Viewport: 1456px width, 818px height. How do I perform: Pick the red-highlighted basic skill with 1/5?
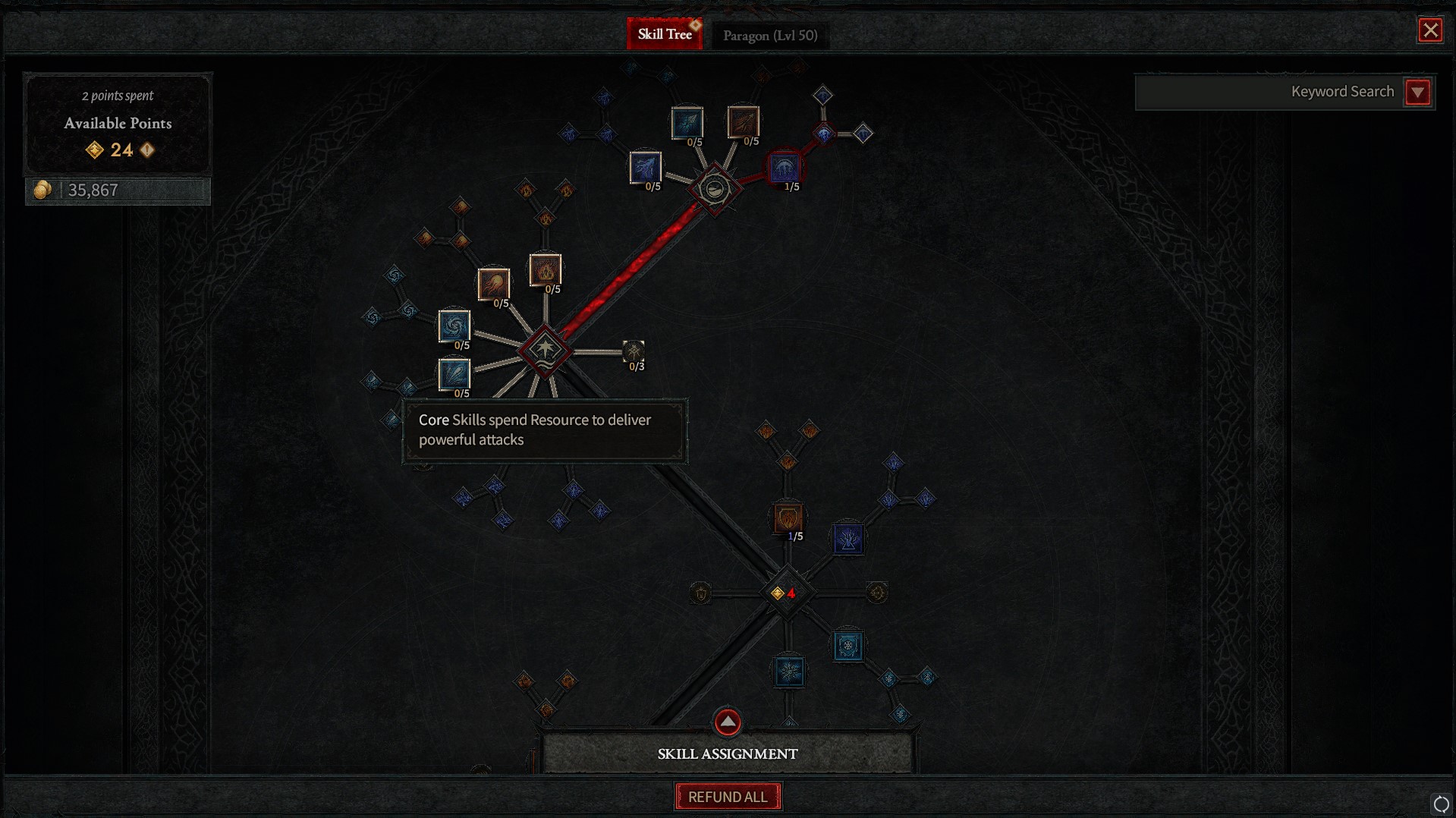coord(785,168)
